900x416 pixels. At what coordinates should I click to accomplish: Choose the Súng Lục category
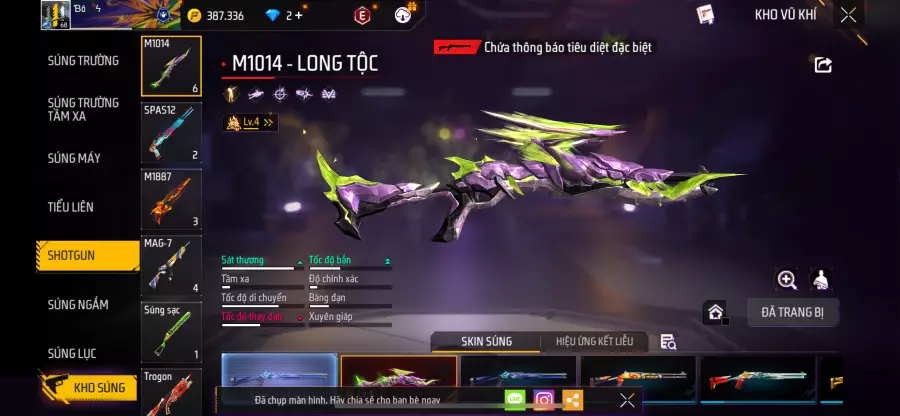tap(74, 353)
